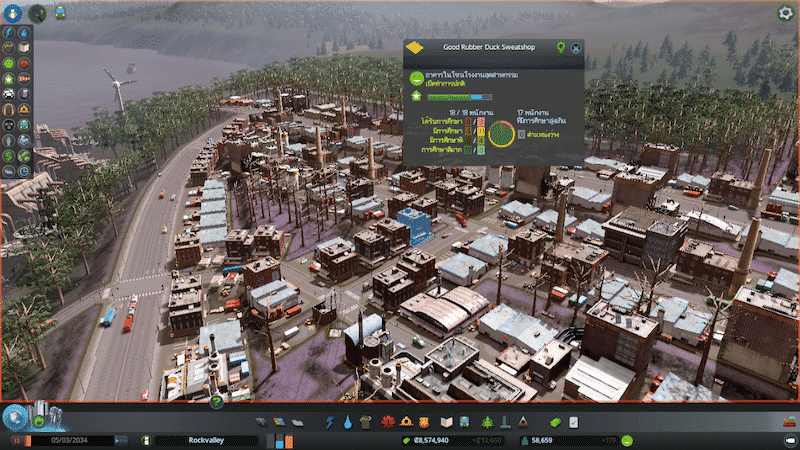Screen dimensions: 800x450
Task: Show the happiness info view
Action: [x=8, y=63]
